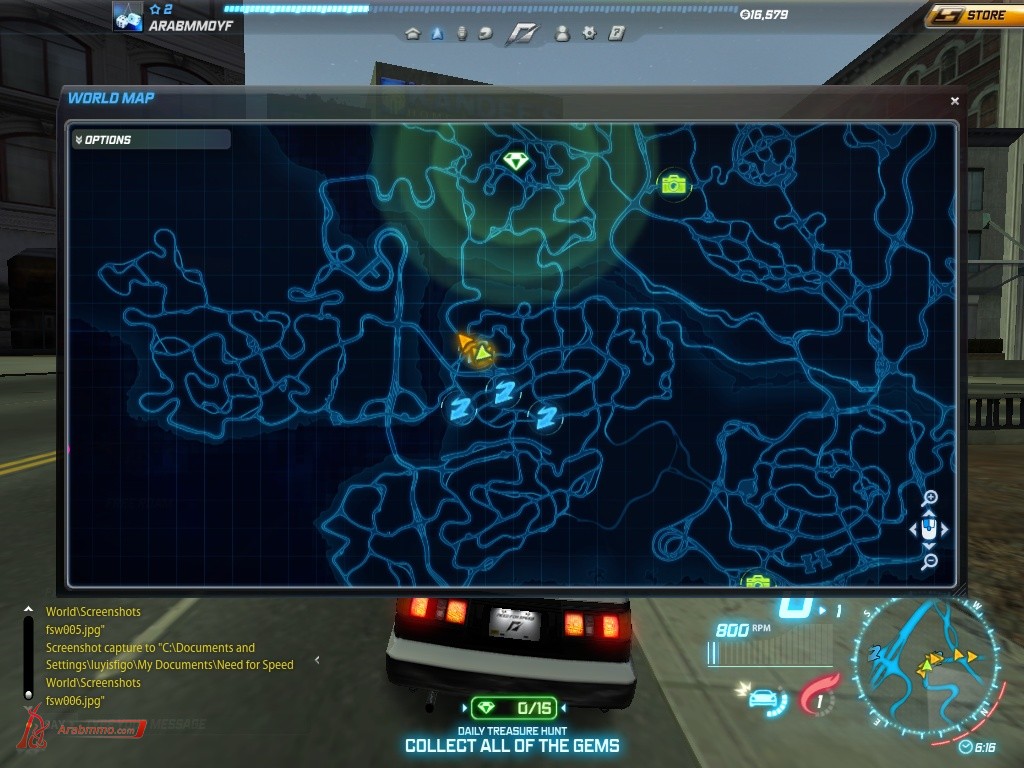Click the Need for Speed logo button
The width and height of the screenshot is (1024, 768).
tap(521, 33)
